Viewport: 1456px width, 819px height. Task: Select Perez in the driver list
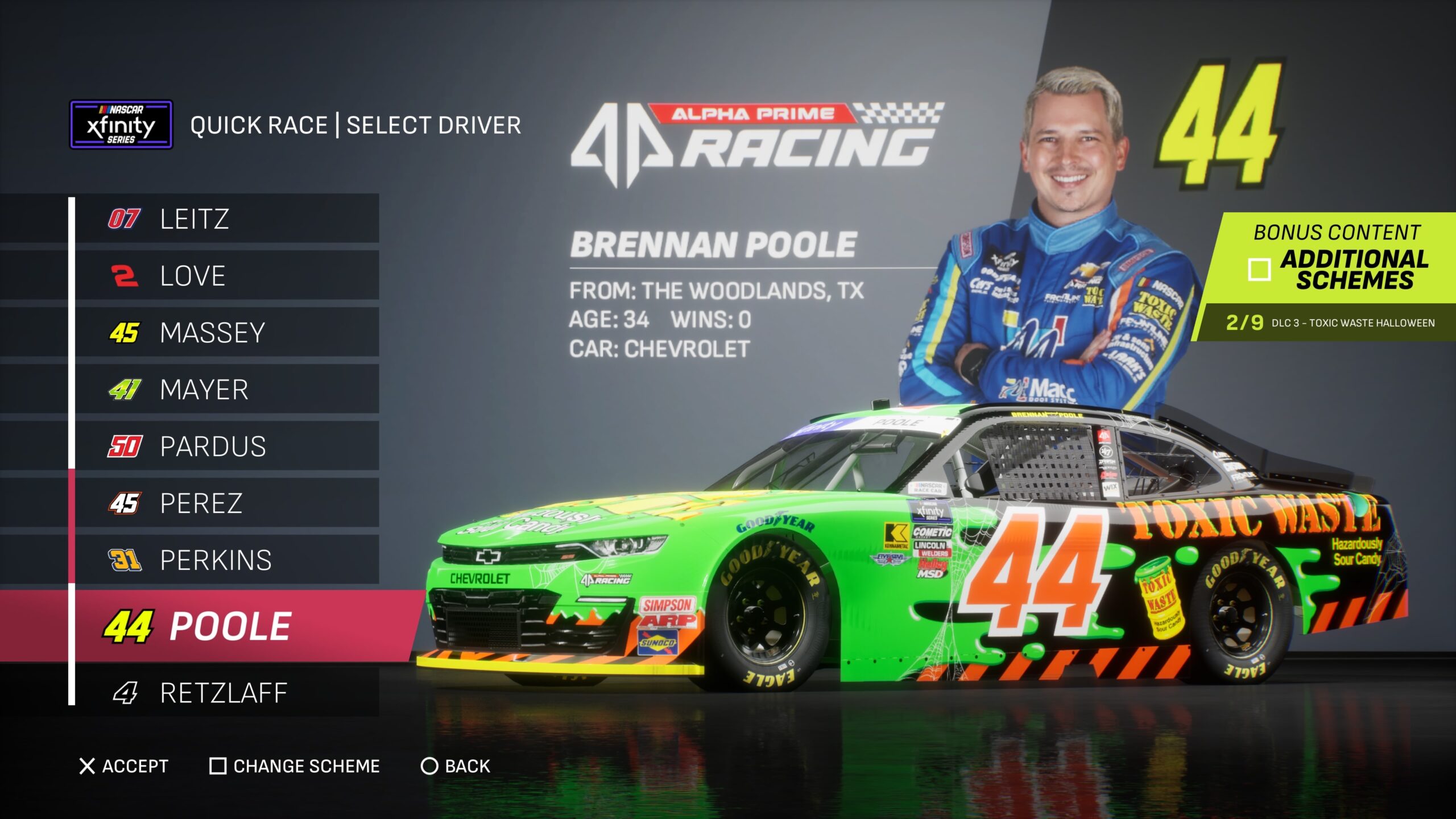(226, 503)
